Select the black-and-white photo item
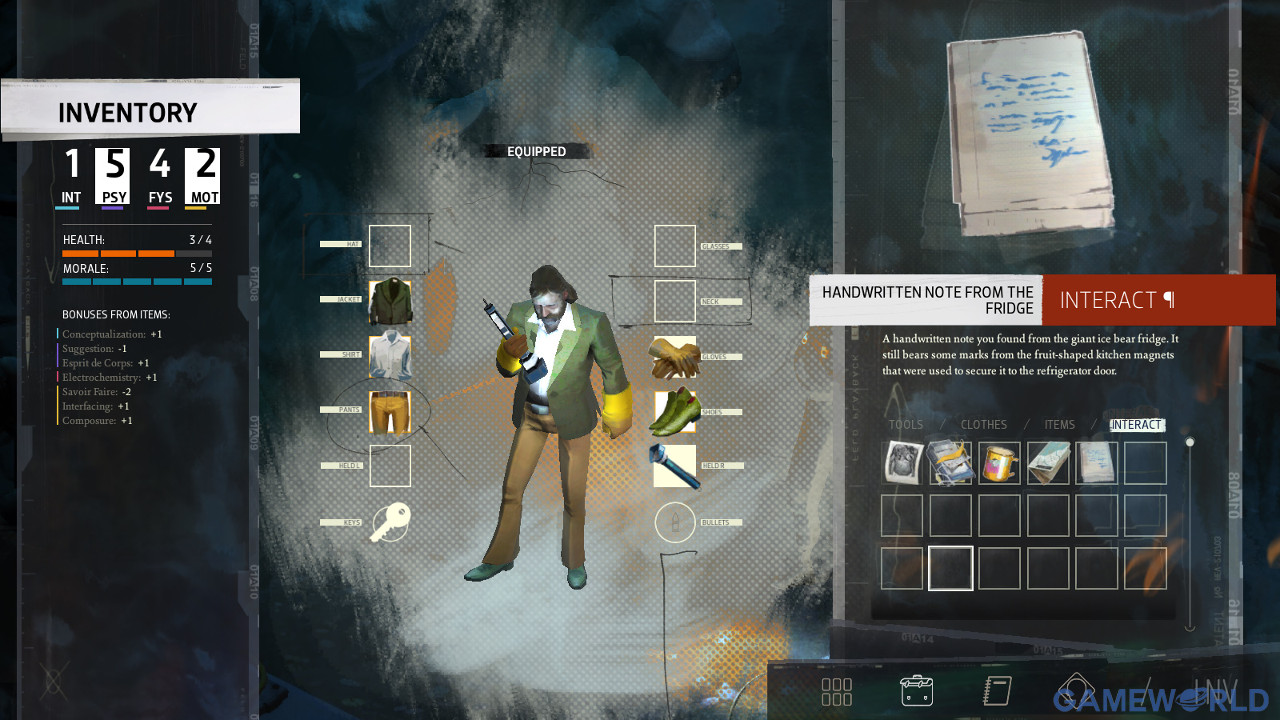This screenshot has width=1280, height=720. pyautogui.click(x=902, y=463)
